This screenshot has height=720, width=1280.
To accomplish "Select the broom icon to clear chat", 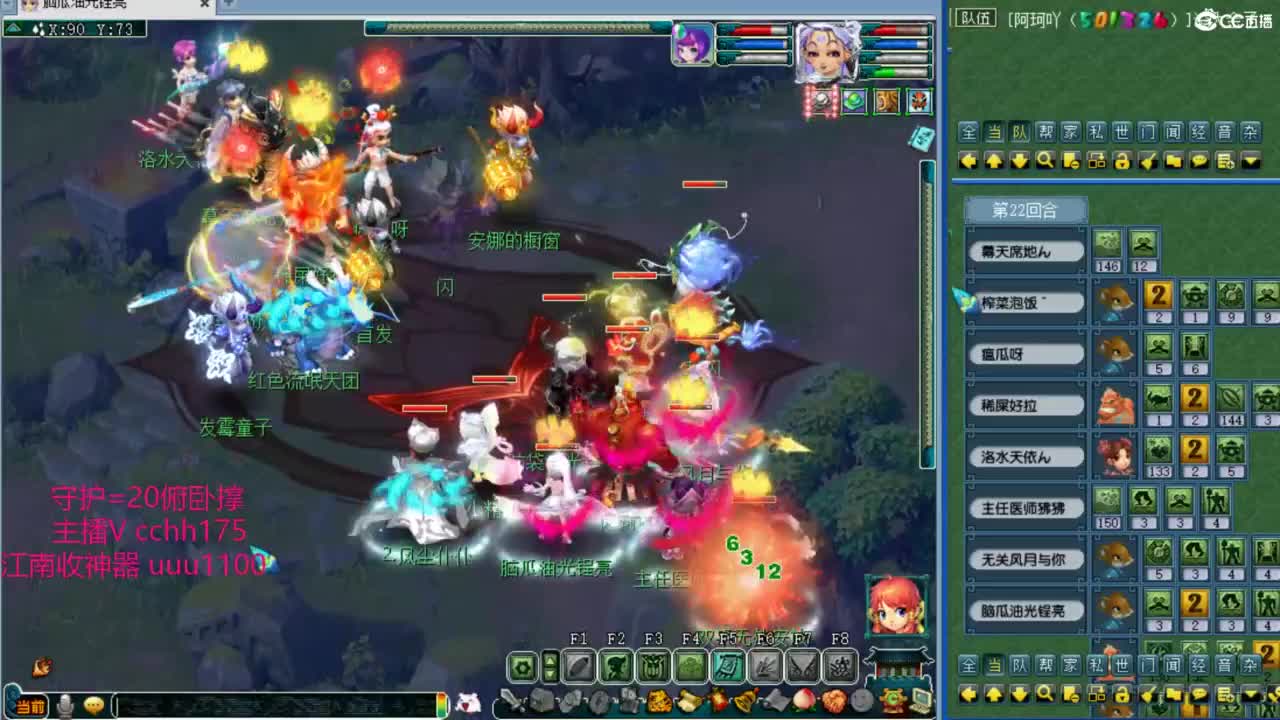I will [x=1146, y=160].
